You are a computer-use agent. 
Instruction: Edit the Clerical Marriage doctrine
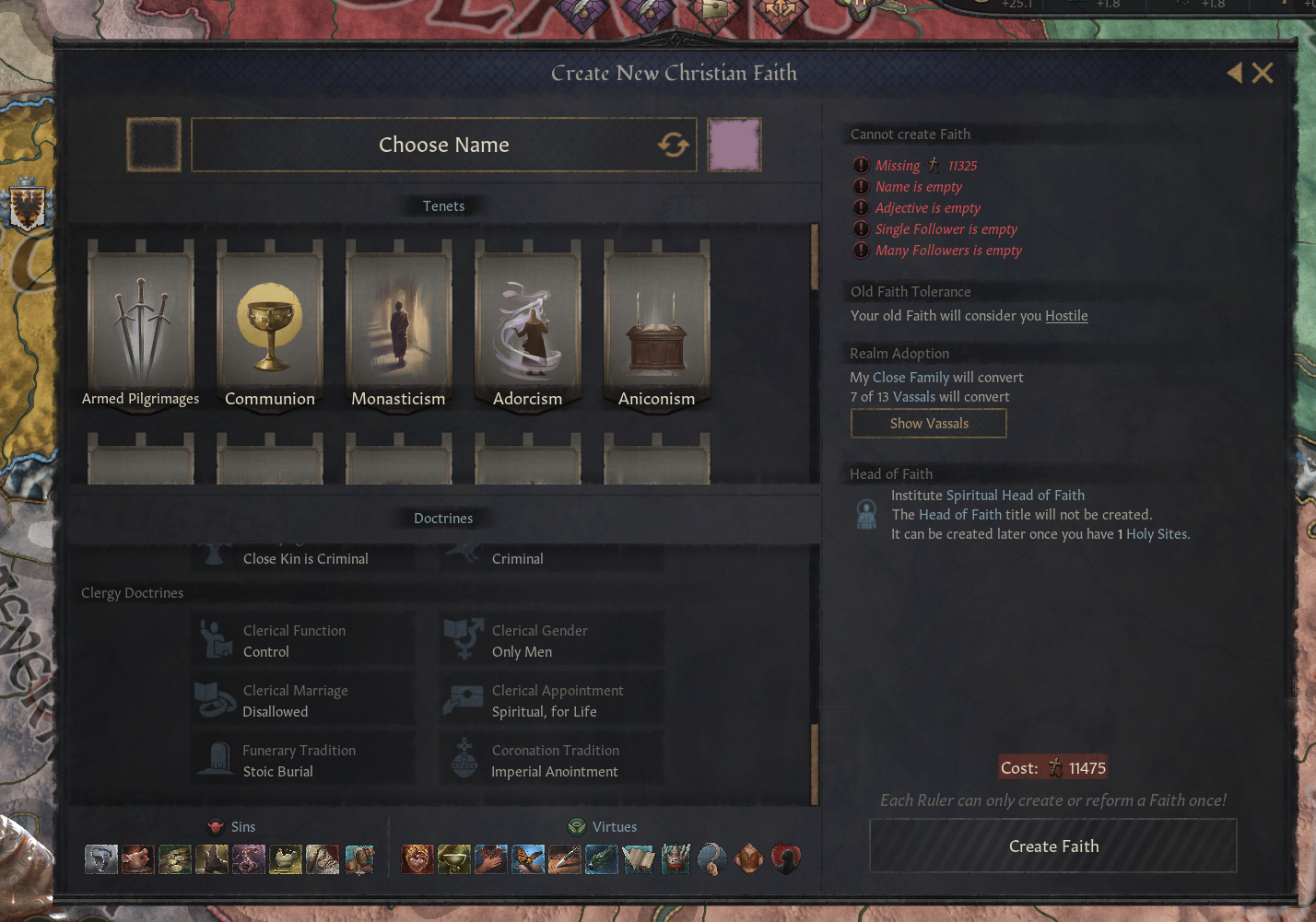(303, 701)
